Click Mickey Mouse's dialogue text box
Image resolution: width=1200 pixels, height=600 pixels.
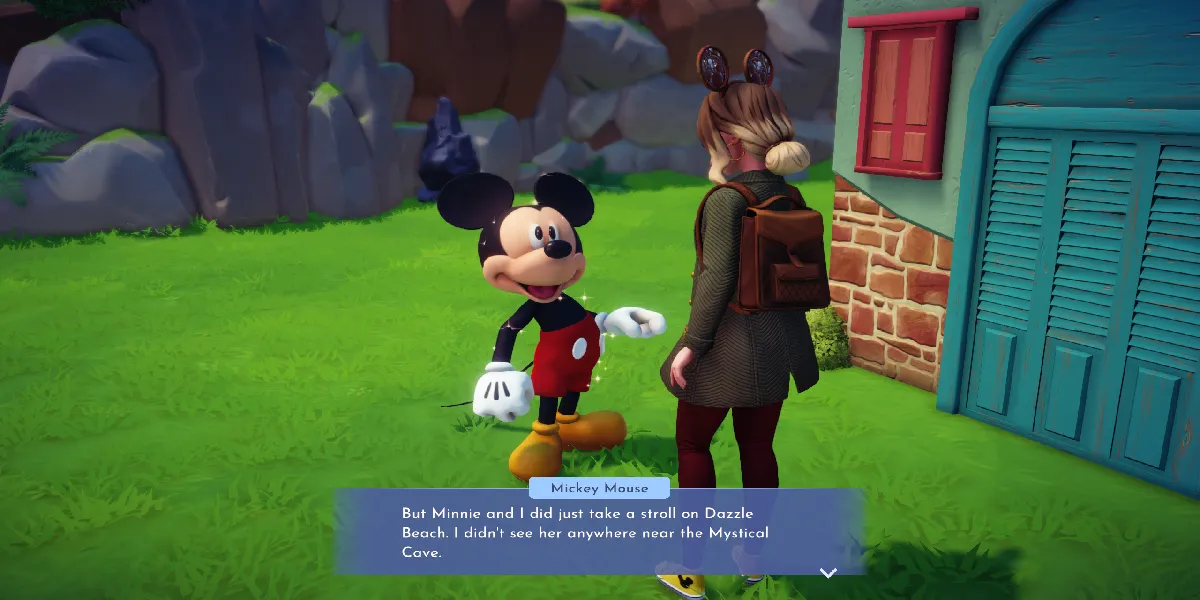pos(598,531)
